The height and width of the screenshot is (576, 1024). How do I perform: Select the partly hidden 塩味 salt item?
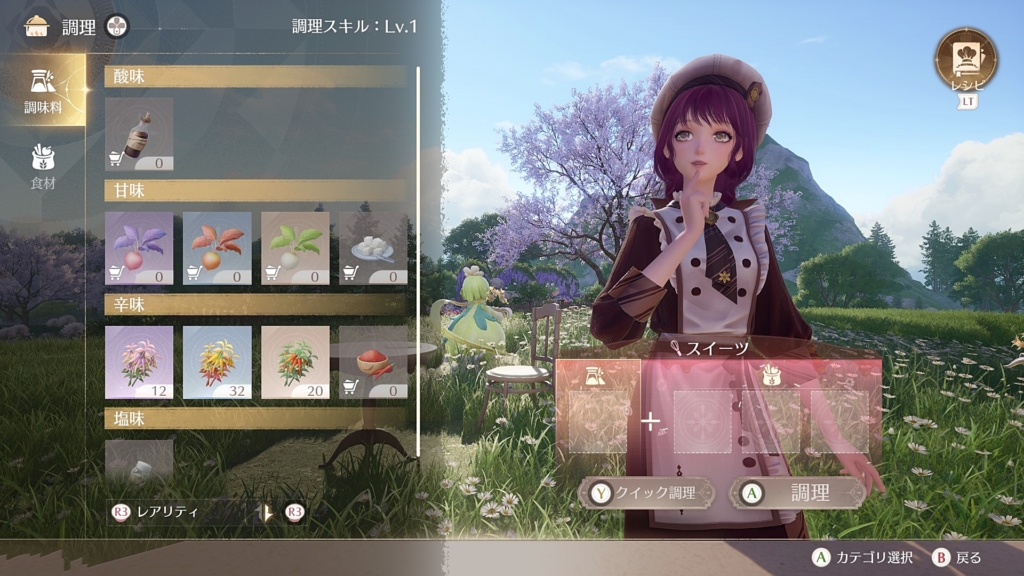coord(139,460)
